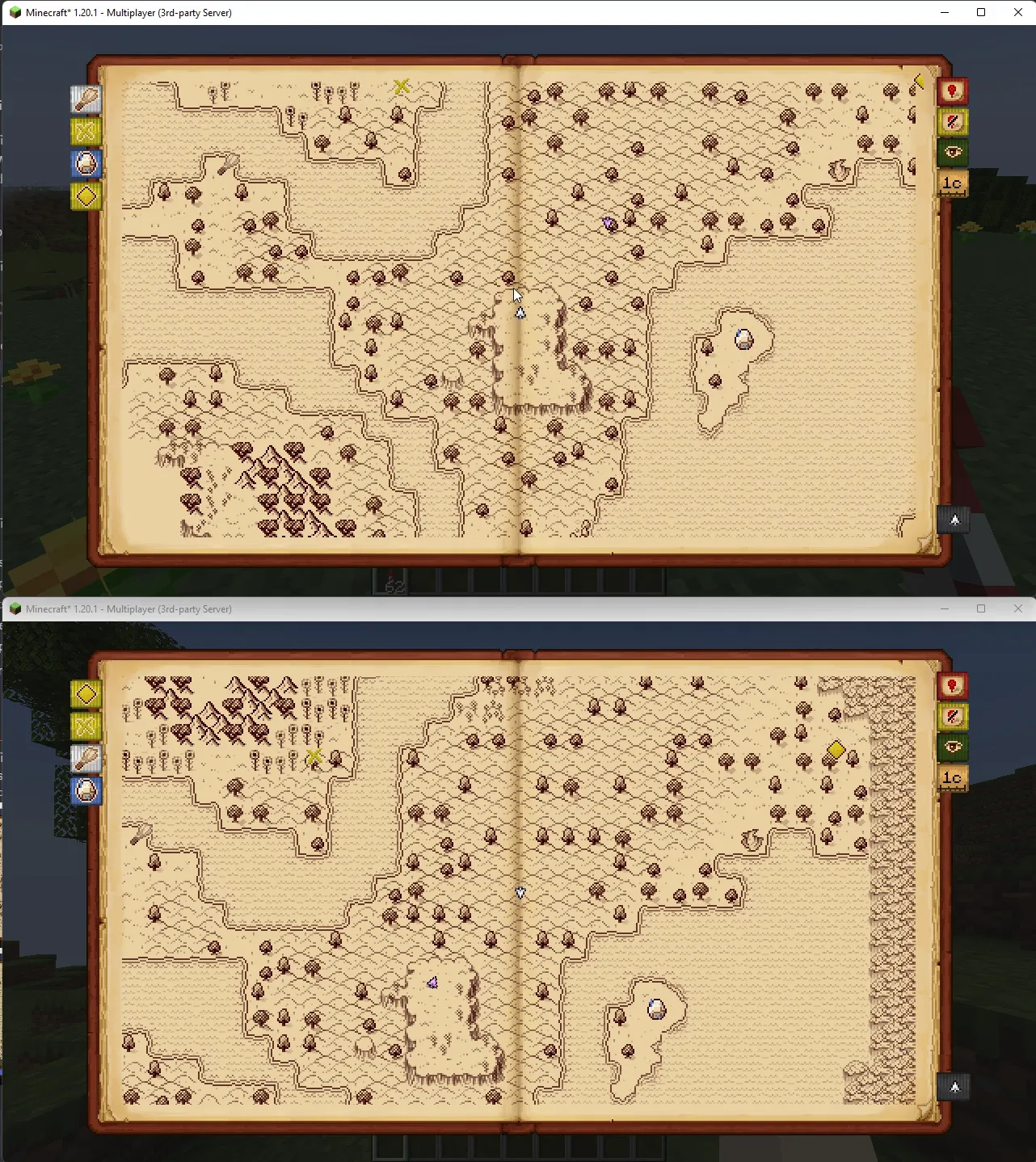Select yellow diamond bookmark in the upper atlas

[x=86, y=196]
